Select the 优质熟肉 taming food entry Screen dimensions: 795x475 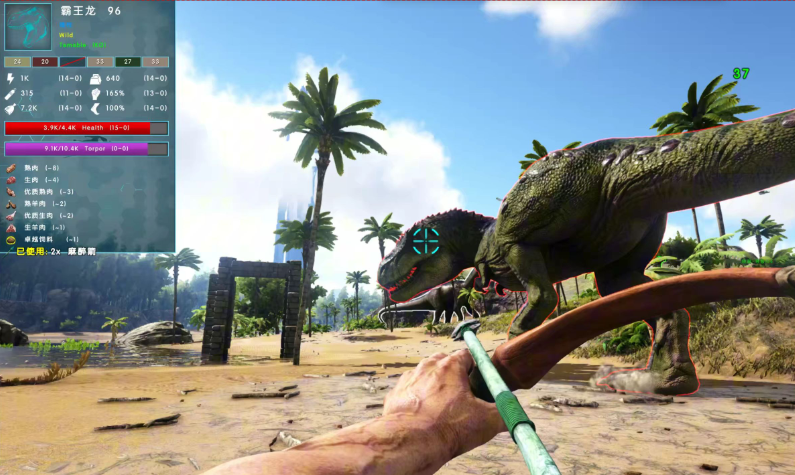[x=45, y=192]
